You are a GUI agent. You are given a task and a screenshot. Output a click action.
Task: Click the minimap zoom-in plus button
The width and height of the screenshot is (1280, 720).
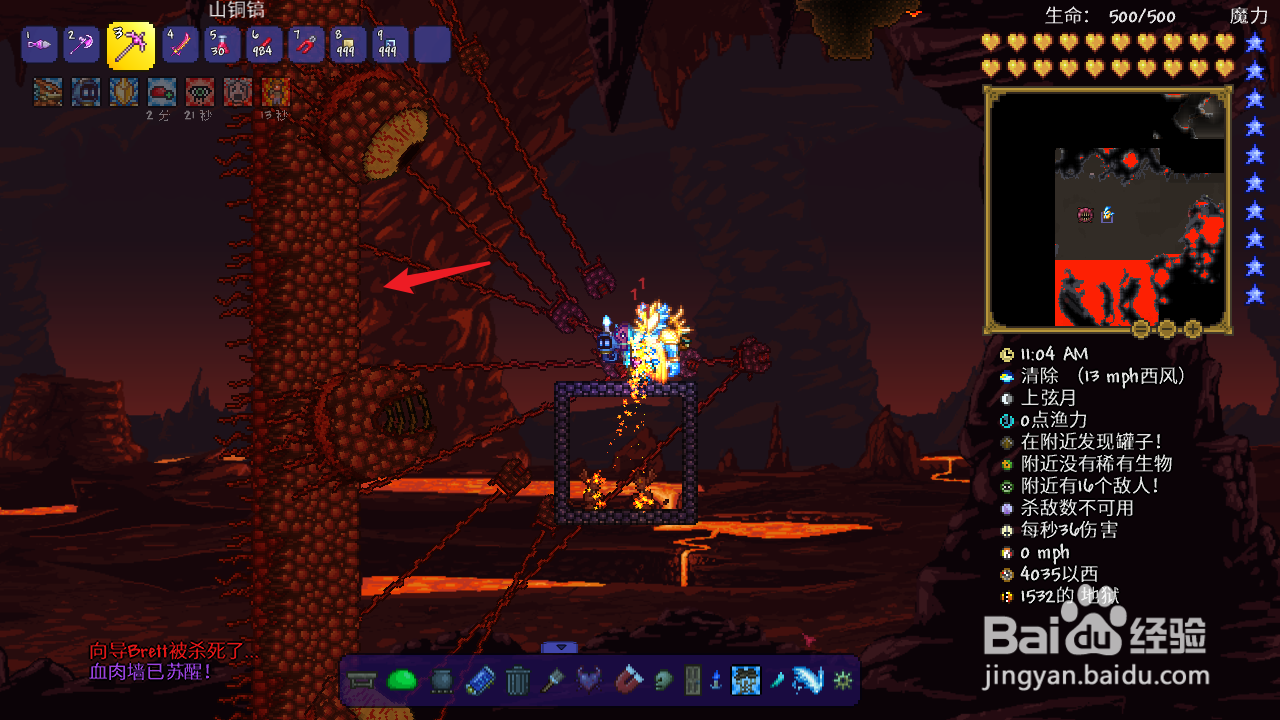point(1192,329)
